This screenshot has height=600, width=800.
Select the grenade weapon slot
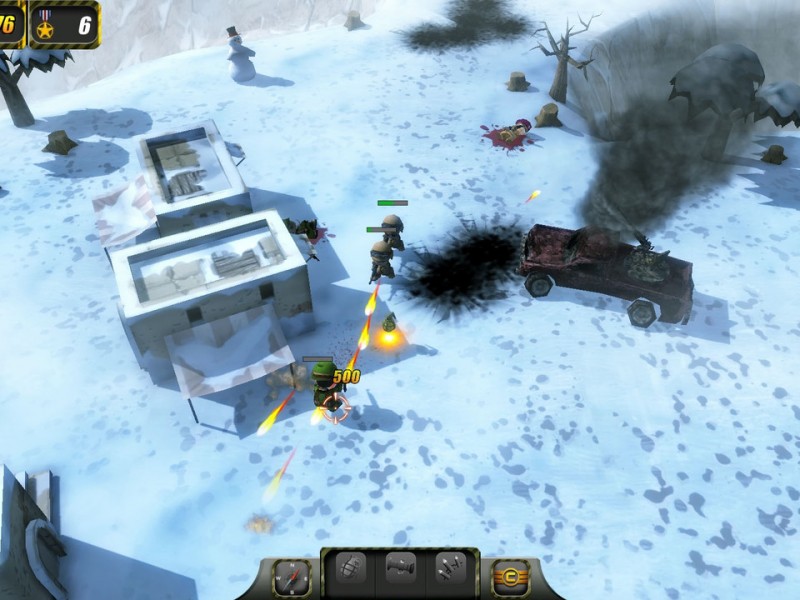click(x=351, y=570)
